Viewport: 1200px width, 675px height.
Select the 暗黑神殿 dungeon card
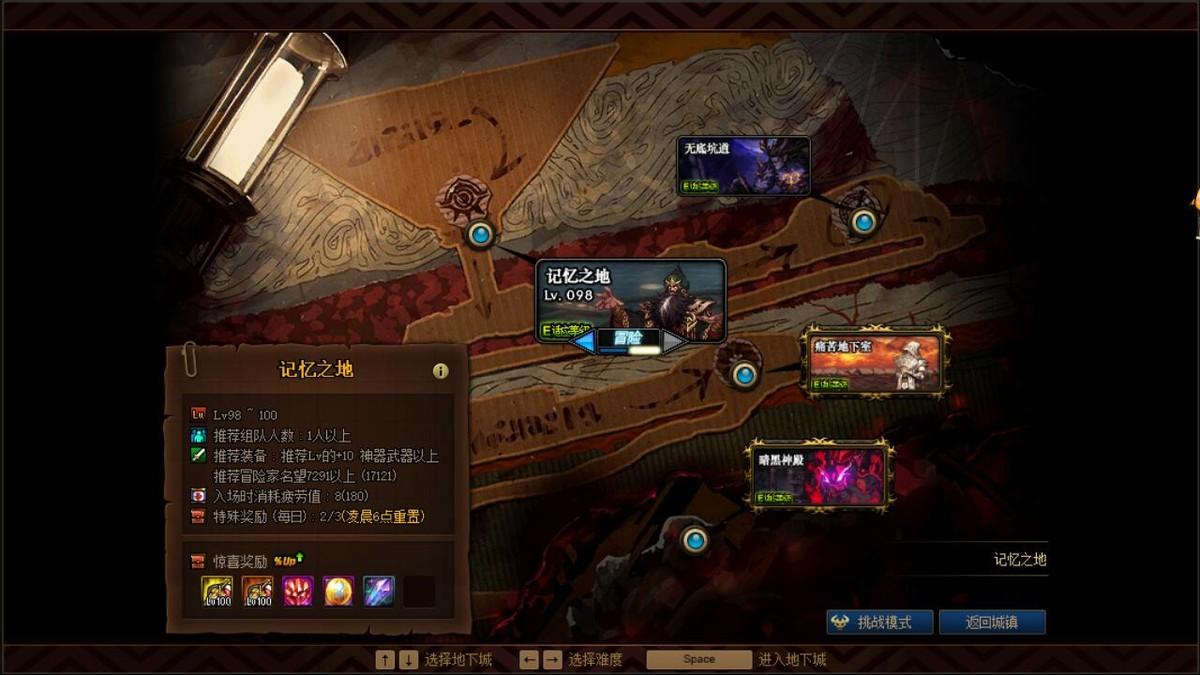(819, 475)
